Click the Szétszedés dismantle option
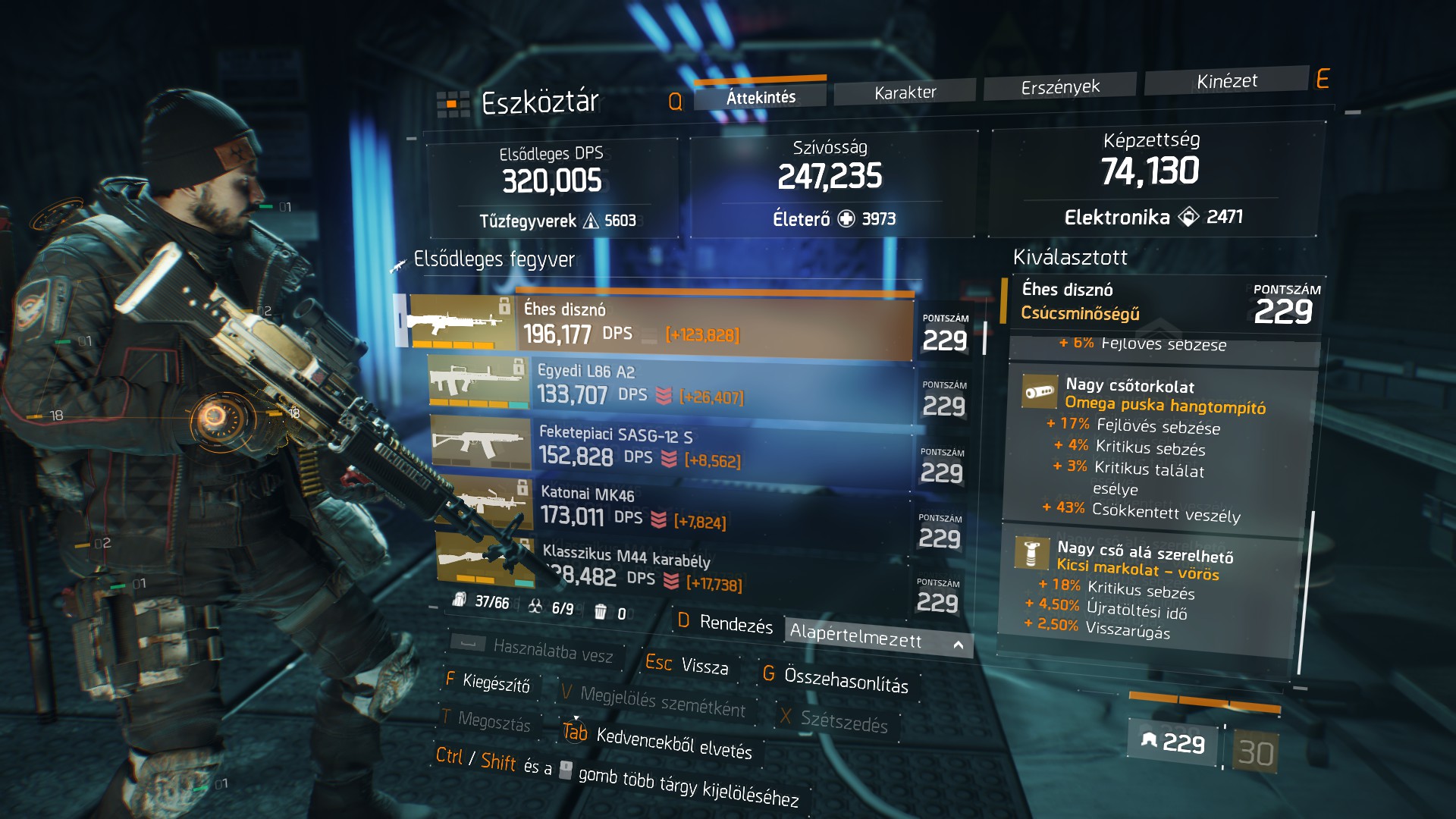Image resolution: width=1456 pixels, height=819 pixels. coord(834,721)
